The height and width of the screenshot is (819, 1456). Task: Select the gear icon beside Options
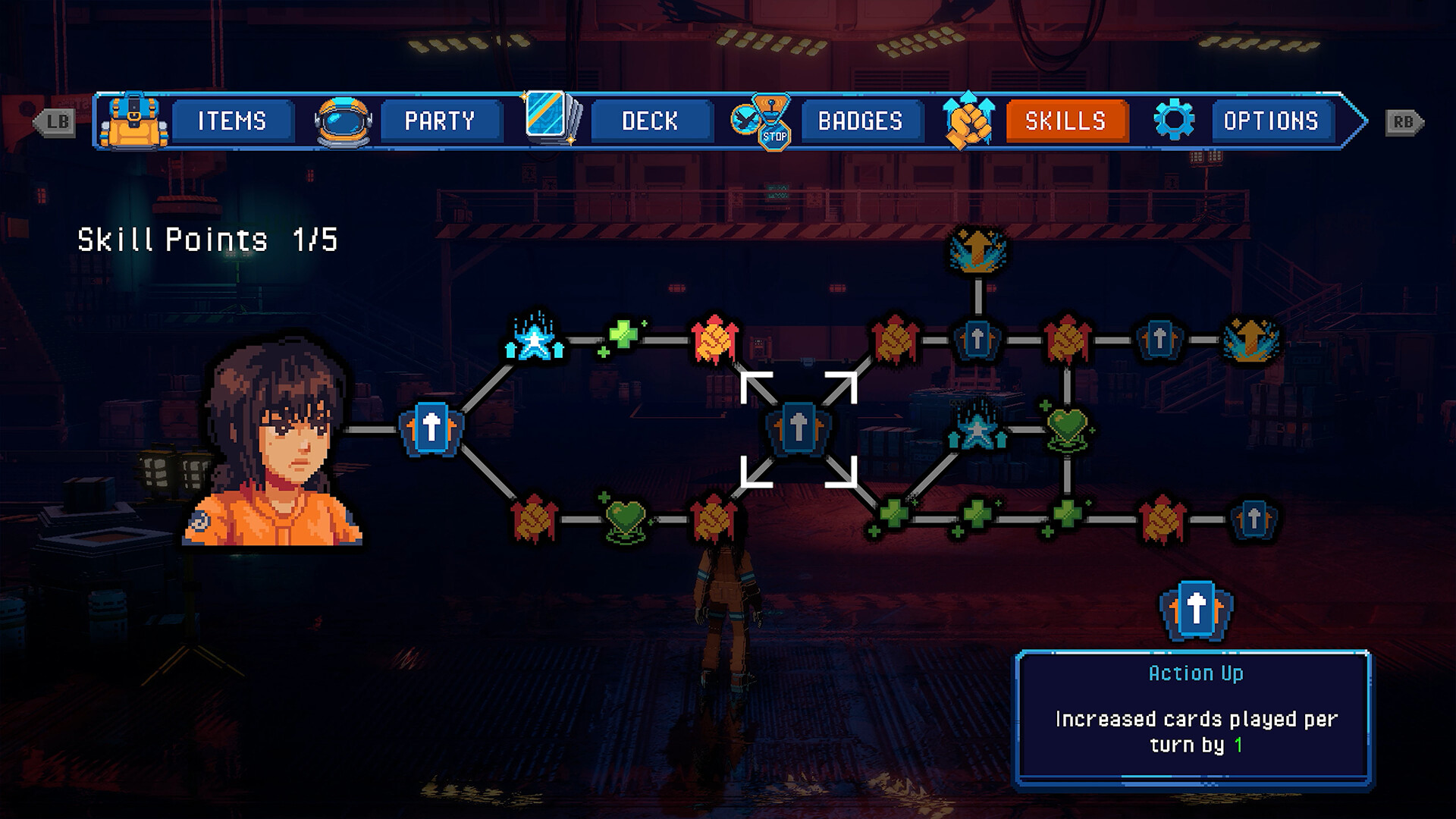[x=1174, y=120]
